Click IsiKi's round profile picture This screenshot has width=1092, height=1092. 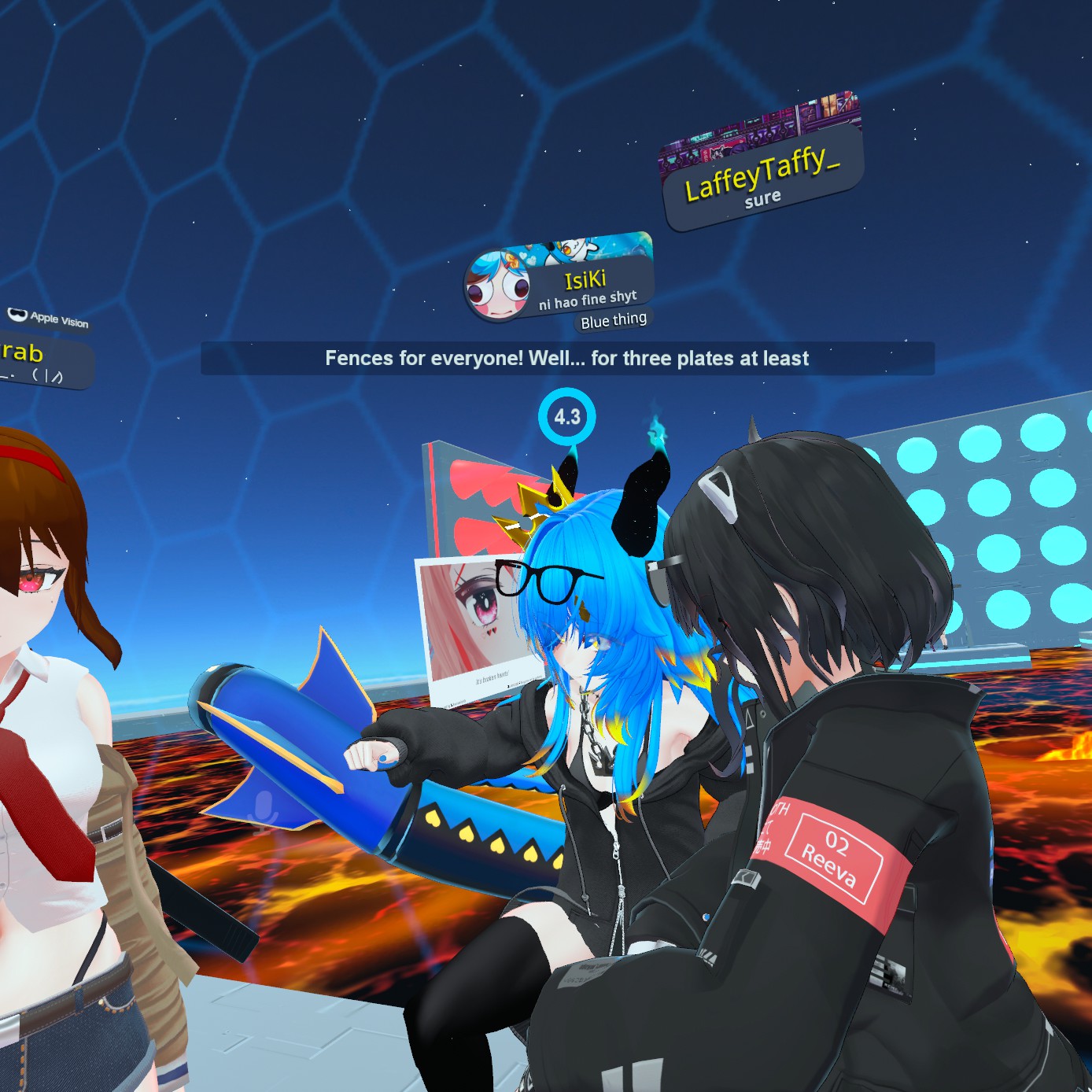click(496, 286)
